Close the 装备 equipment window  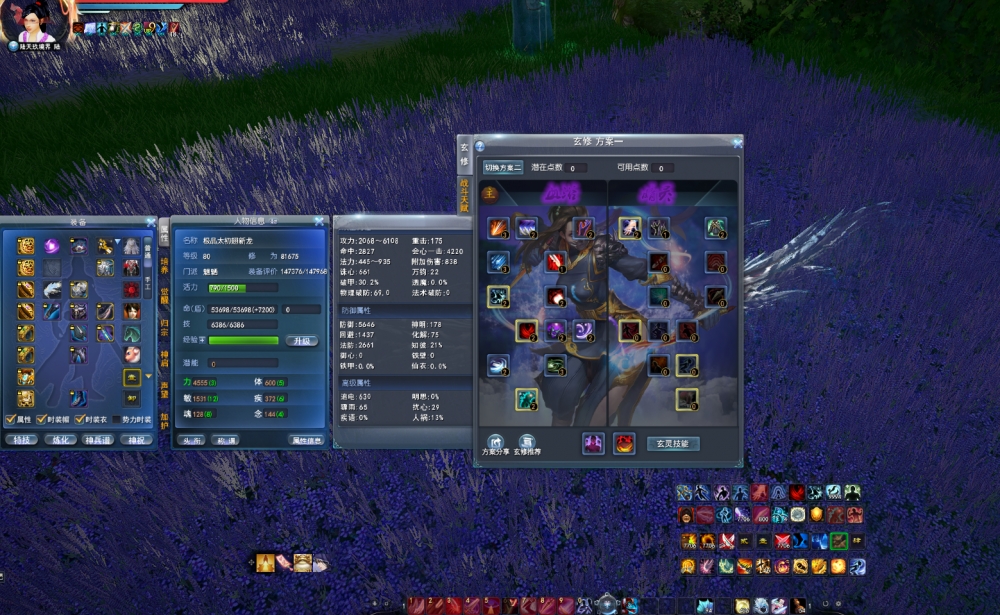(x=151, y=222)
